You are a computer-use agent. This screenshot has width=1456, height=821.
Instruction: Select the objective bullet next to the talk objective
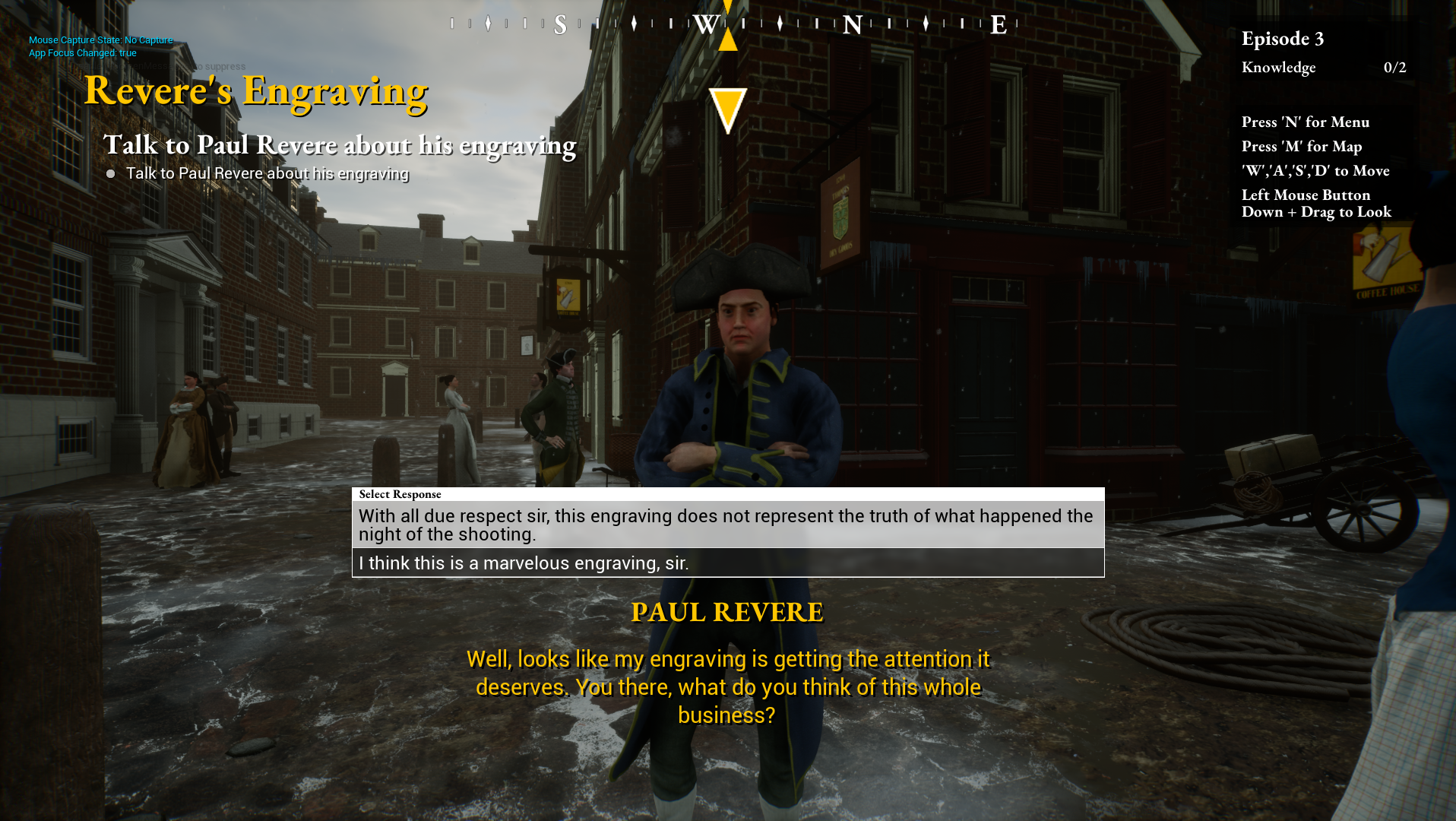pyautogui.click(x=111, y=173)
